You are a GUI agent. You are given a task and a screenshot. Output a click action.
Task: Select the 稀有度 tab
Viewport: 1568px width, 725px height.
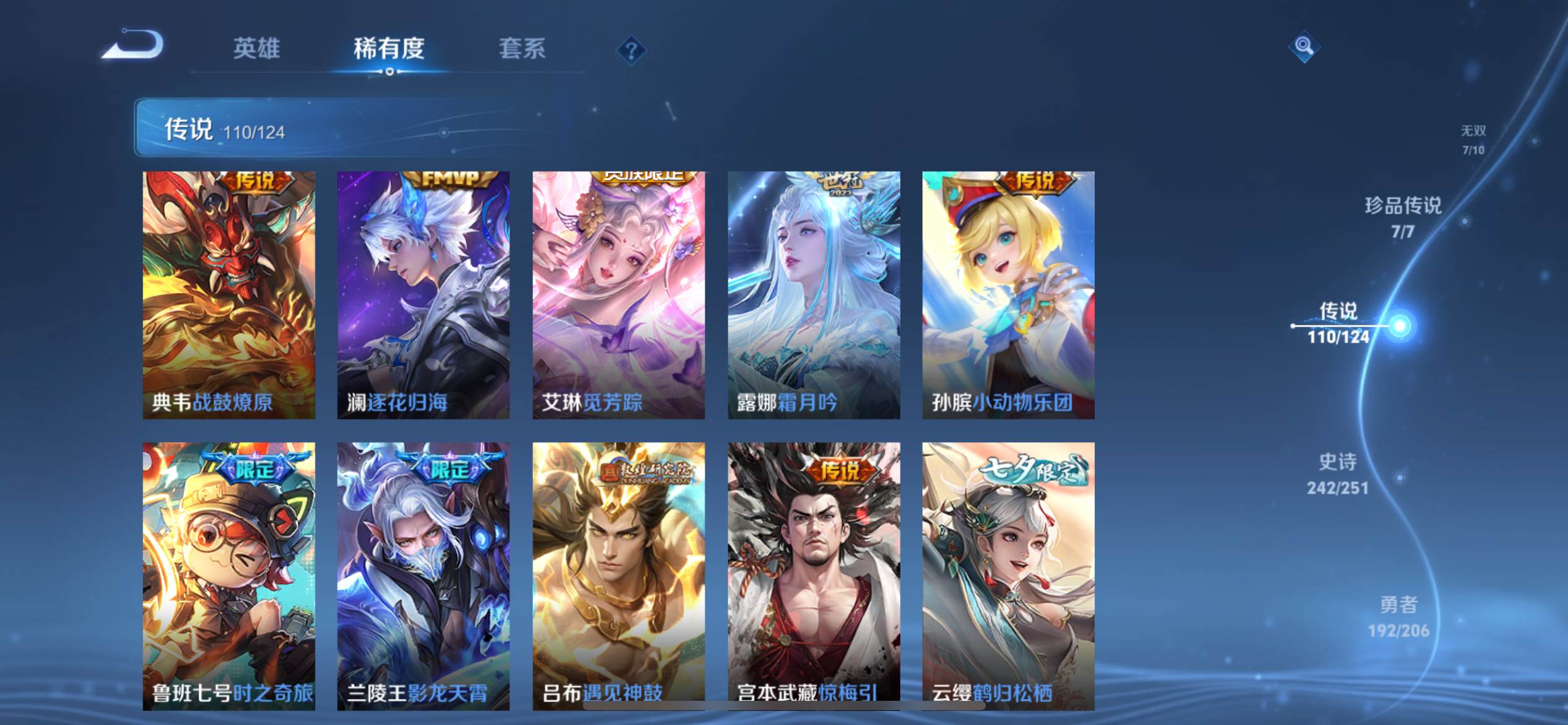pos(389,48)
